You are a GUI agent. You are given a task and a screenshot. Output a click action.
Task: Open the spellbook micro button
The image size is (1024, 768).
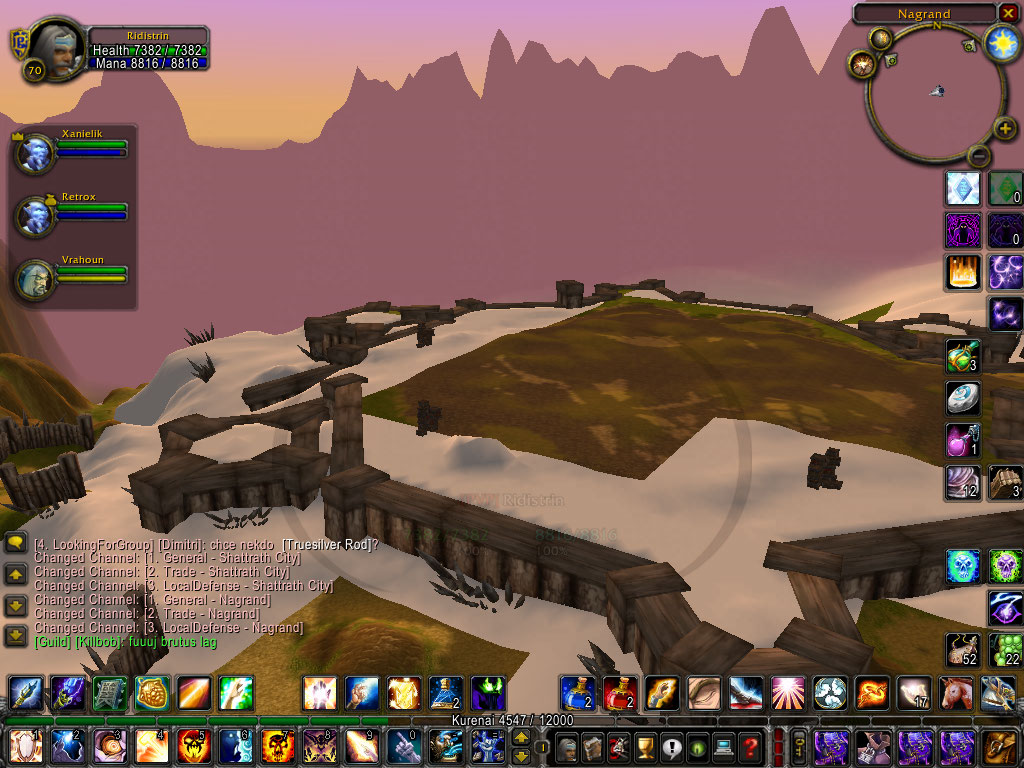pos(593,747)
